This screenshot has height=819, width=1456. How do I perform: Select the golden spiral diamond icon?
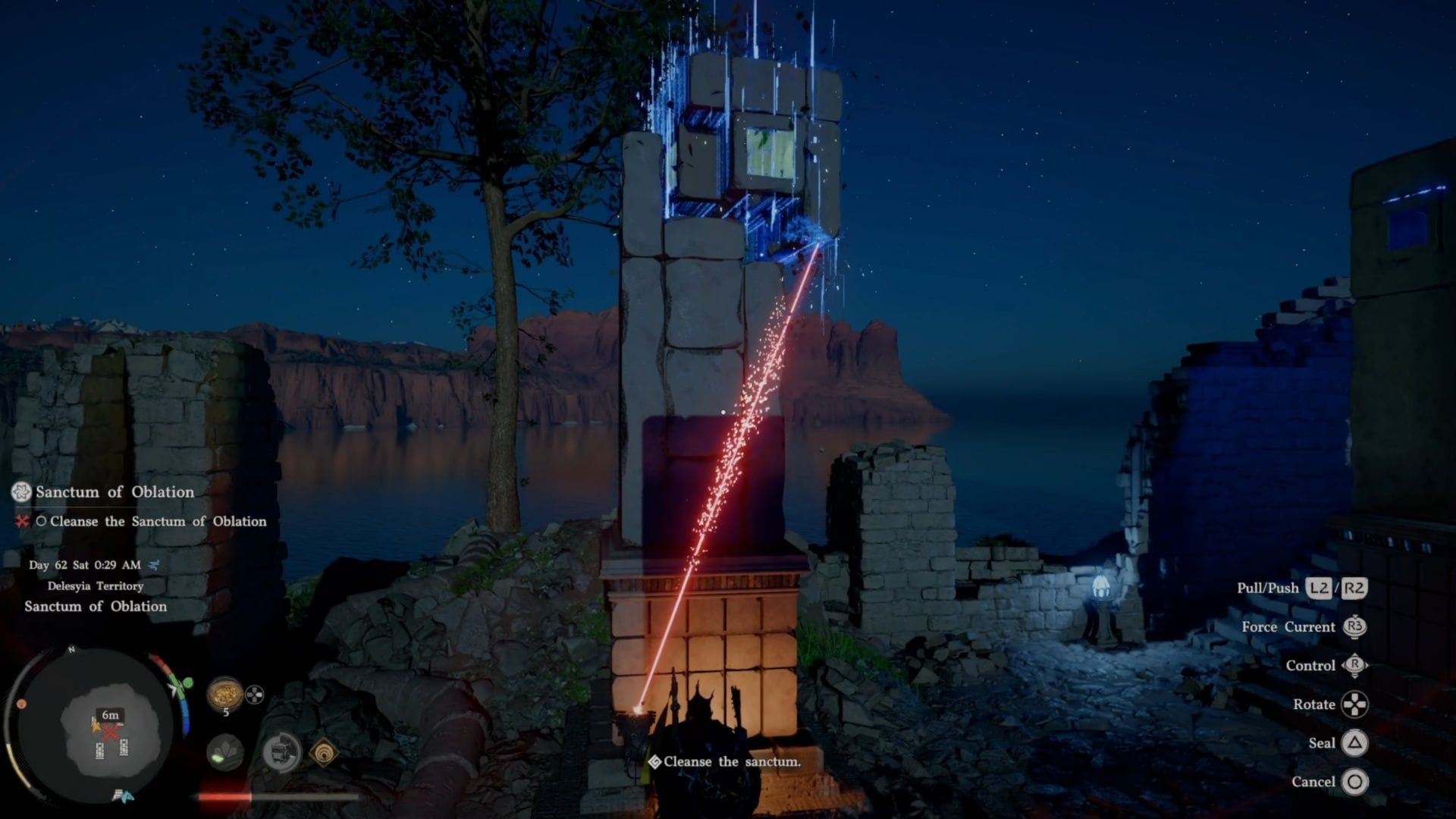point(324,752)
